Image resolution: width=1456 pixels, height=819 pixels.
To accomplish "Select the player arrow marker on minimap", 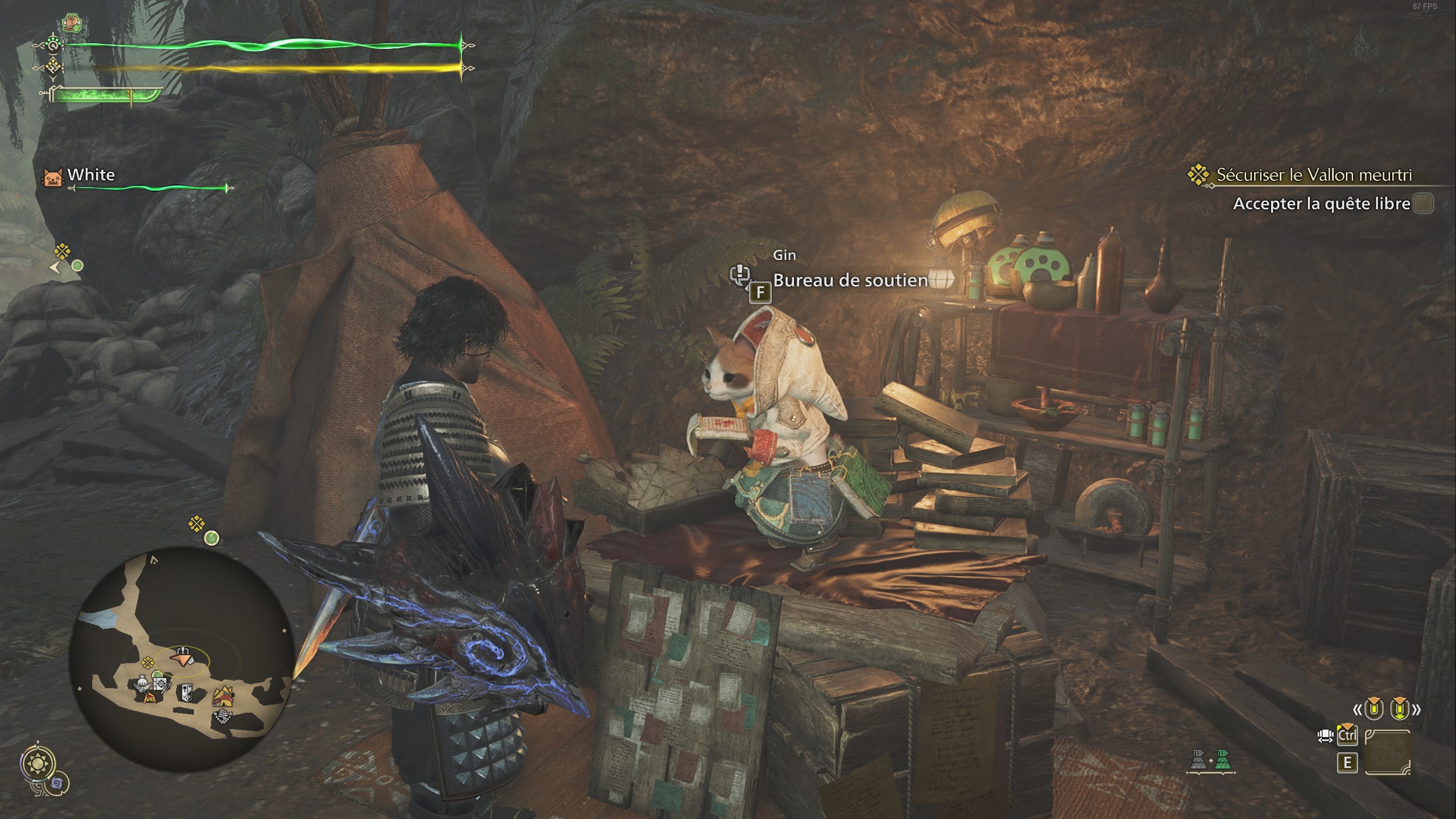I will coord(182,659).
